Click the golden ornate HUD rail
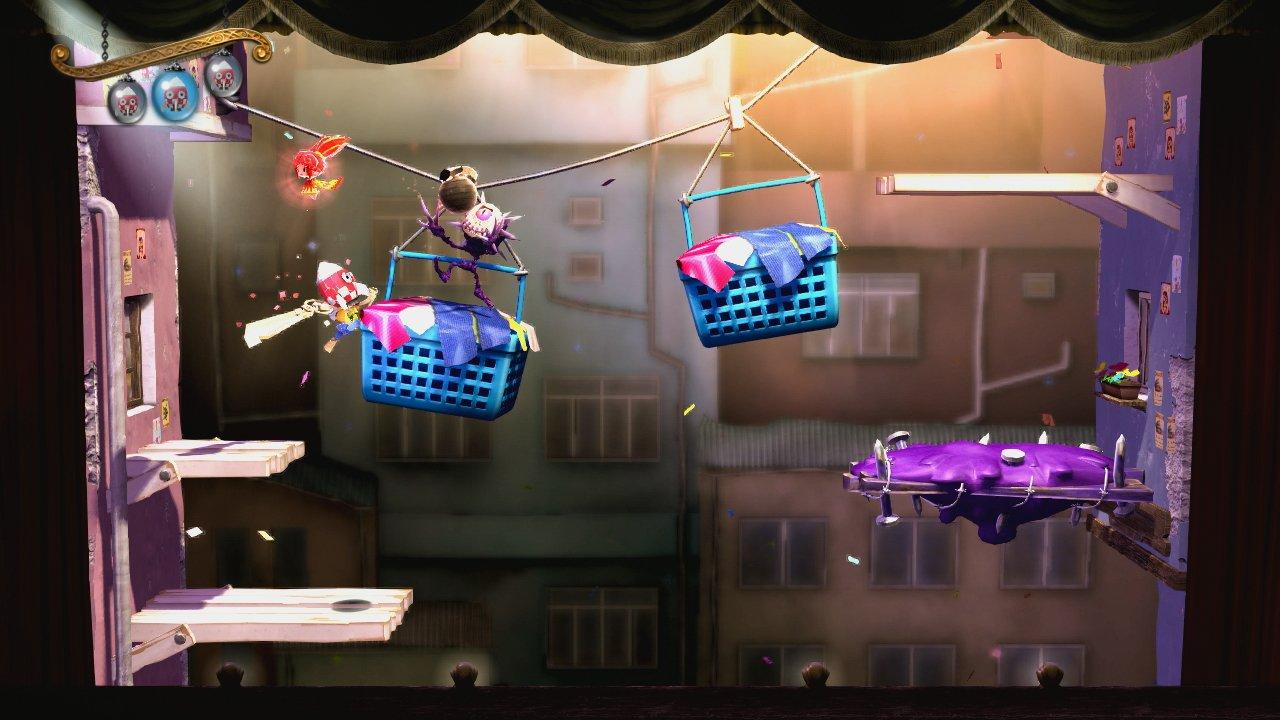 click(x=150, y=55)
